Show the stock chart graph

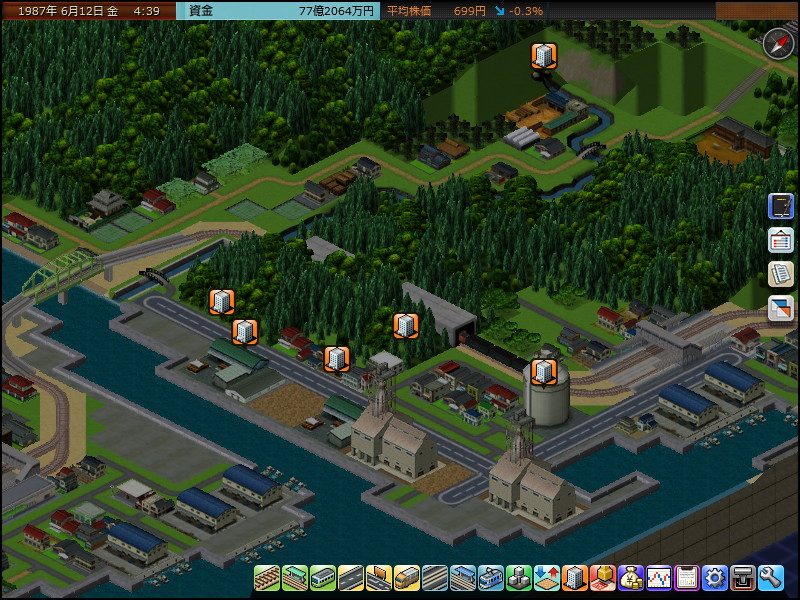point(659,578)
